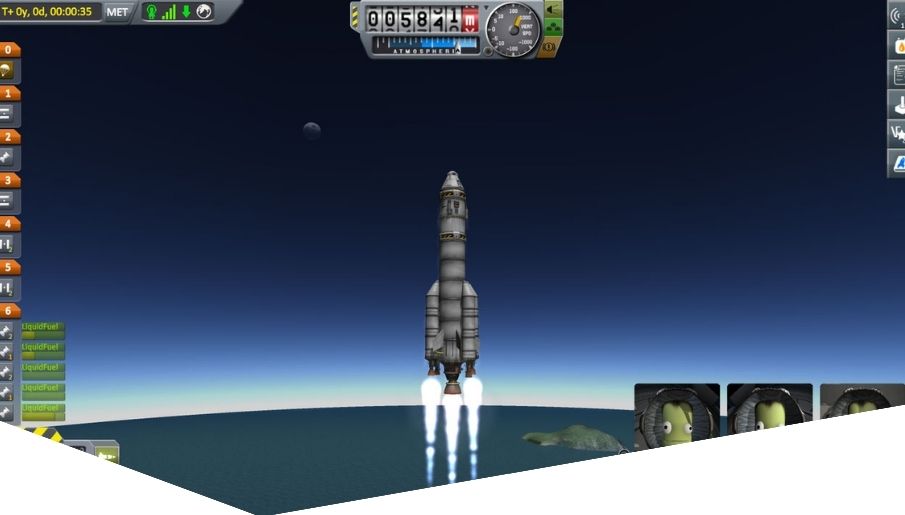Open the middle Kerbal crew portrait

click(x=769, y=410)
